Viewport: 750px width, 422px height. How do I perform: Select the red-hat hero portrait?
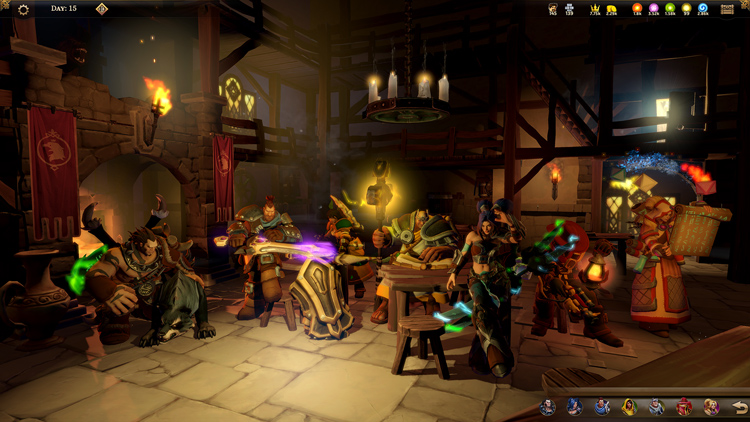684,407
